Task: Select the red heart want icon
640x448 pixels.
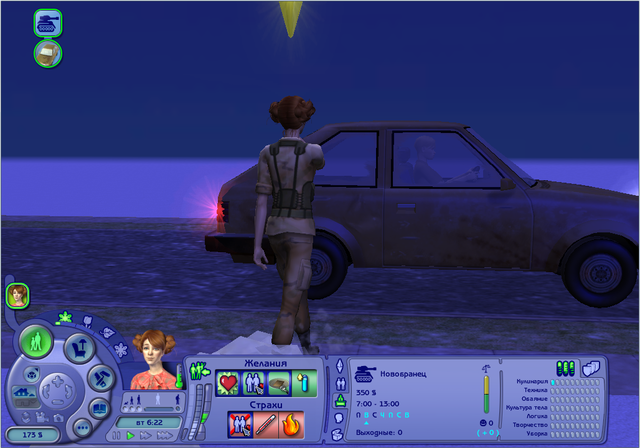Action: click(227, 384)
